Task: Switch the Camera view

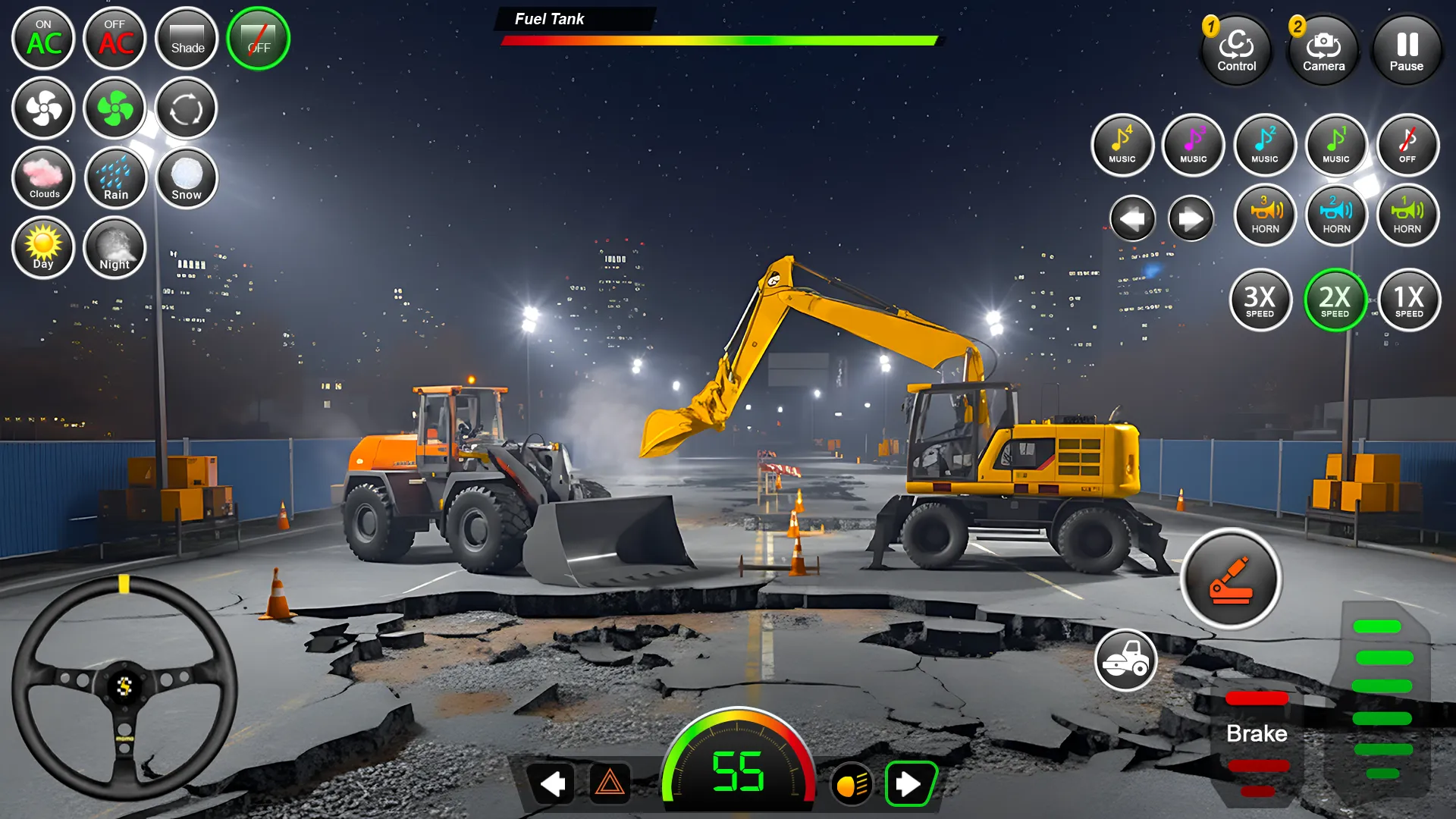Action: point(1323,49)
